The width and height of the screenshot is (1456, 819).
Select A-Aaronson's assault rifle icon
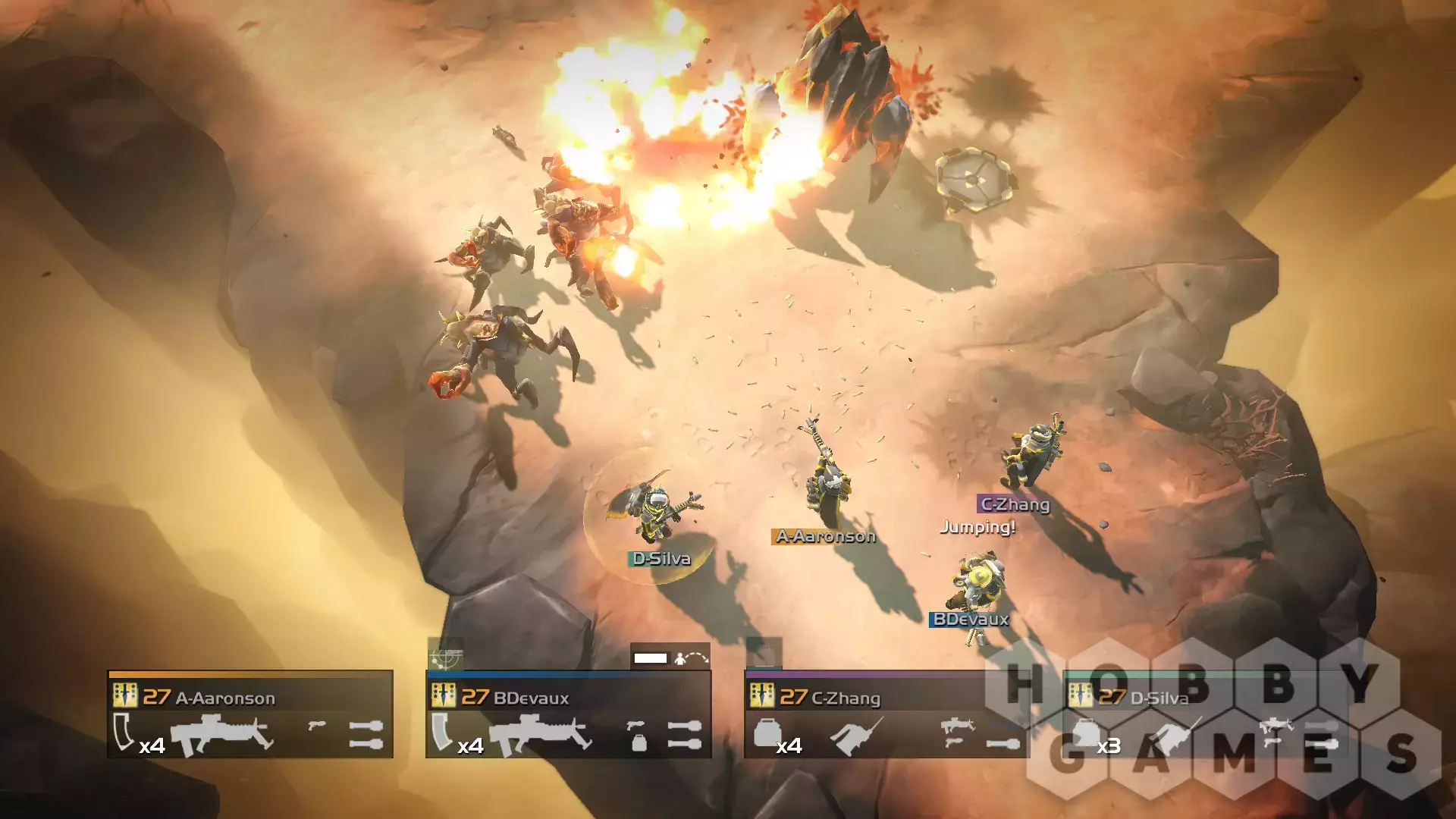221,734
